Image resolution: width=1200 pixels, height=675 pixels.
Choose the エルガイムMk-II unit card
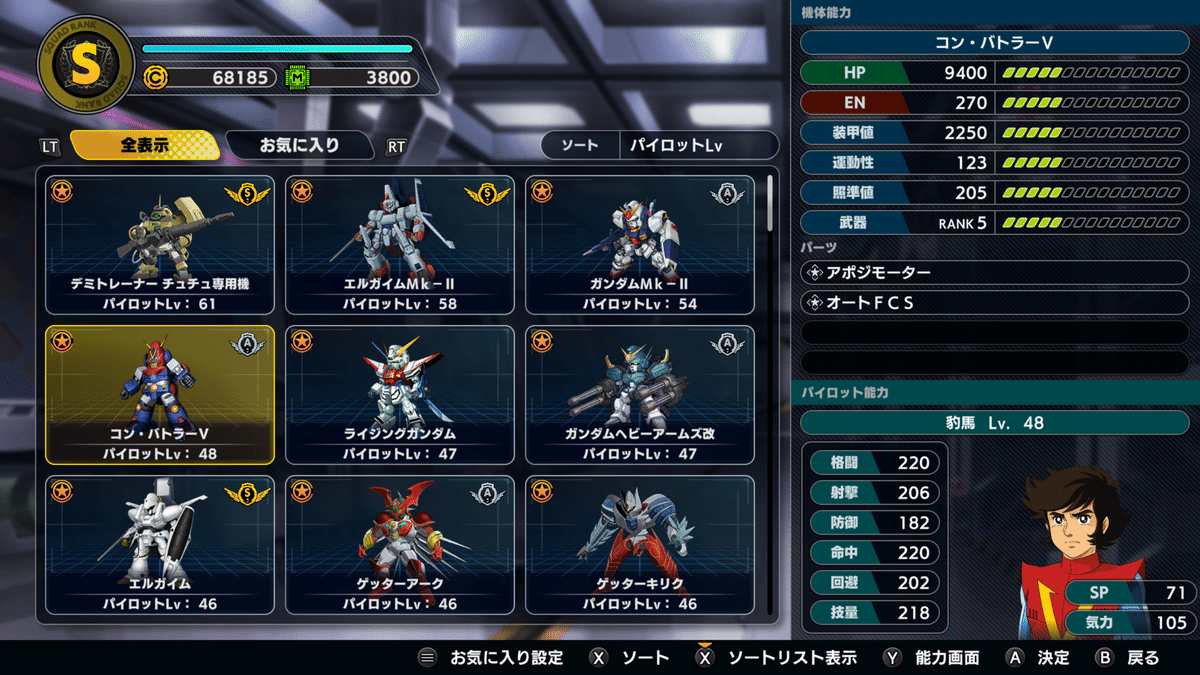pyautogui.click(x=400, y=245)
